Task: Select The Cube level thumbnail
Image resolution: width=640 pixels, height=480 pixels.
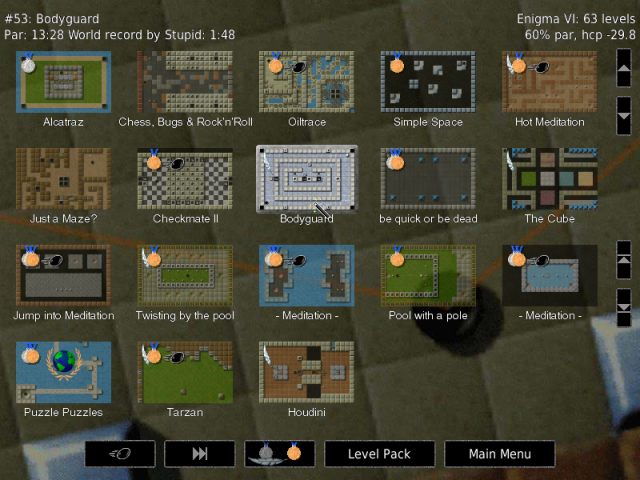Action: (x=548, y=179)
